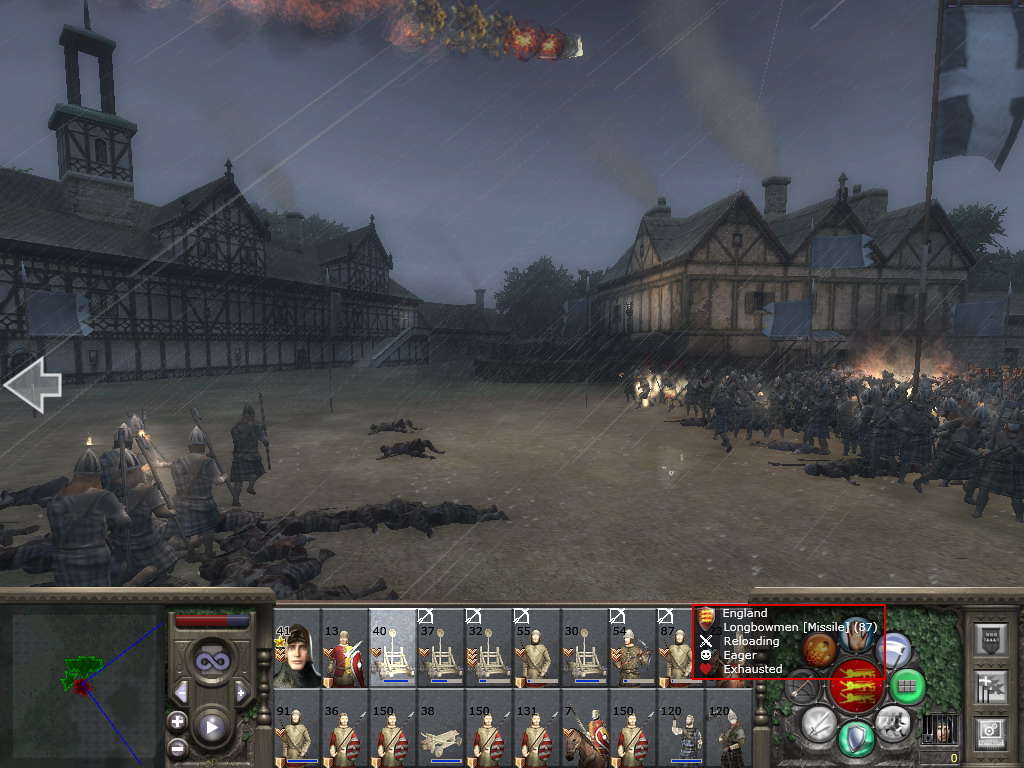Toggle guard mode with the shield icon

tap(856, 738)
